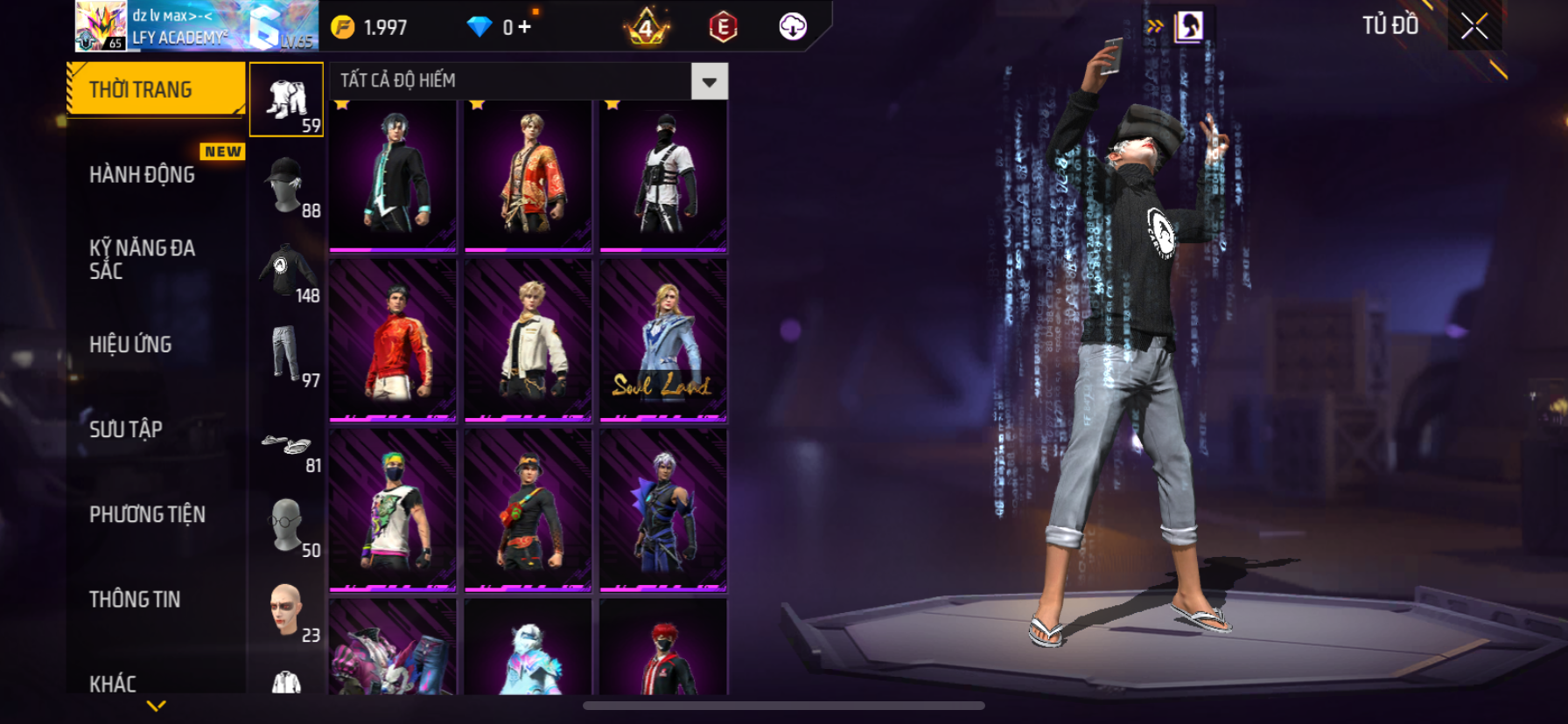Go to the SƯU TẬP tab
1568x724 pixels.
pyautogui.click(x=126, y=429)
